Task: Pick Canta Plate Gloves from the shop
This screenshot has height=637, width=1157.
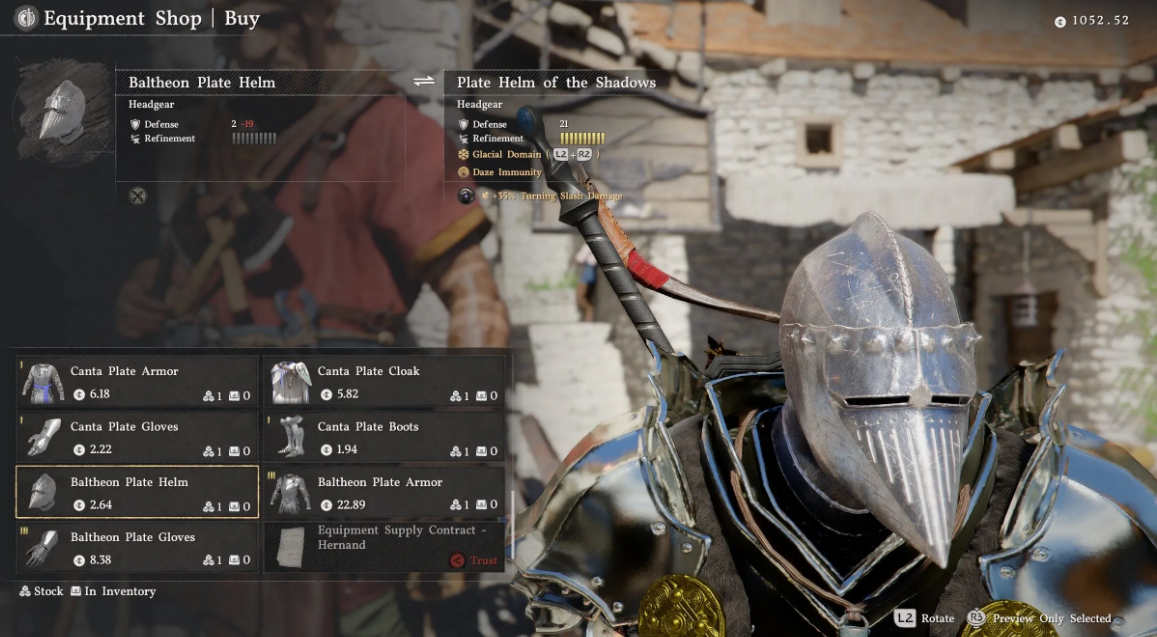Action: coord(137,437)
